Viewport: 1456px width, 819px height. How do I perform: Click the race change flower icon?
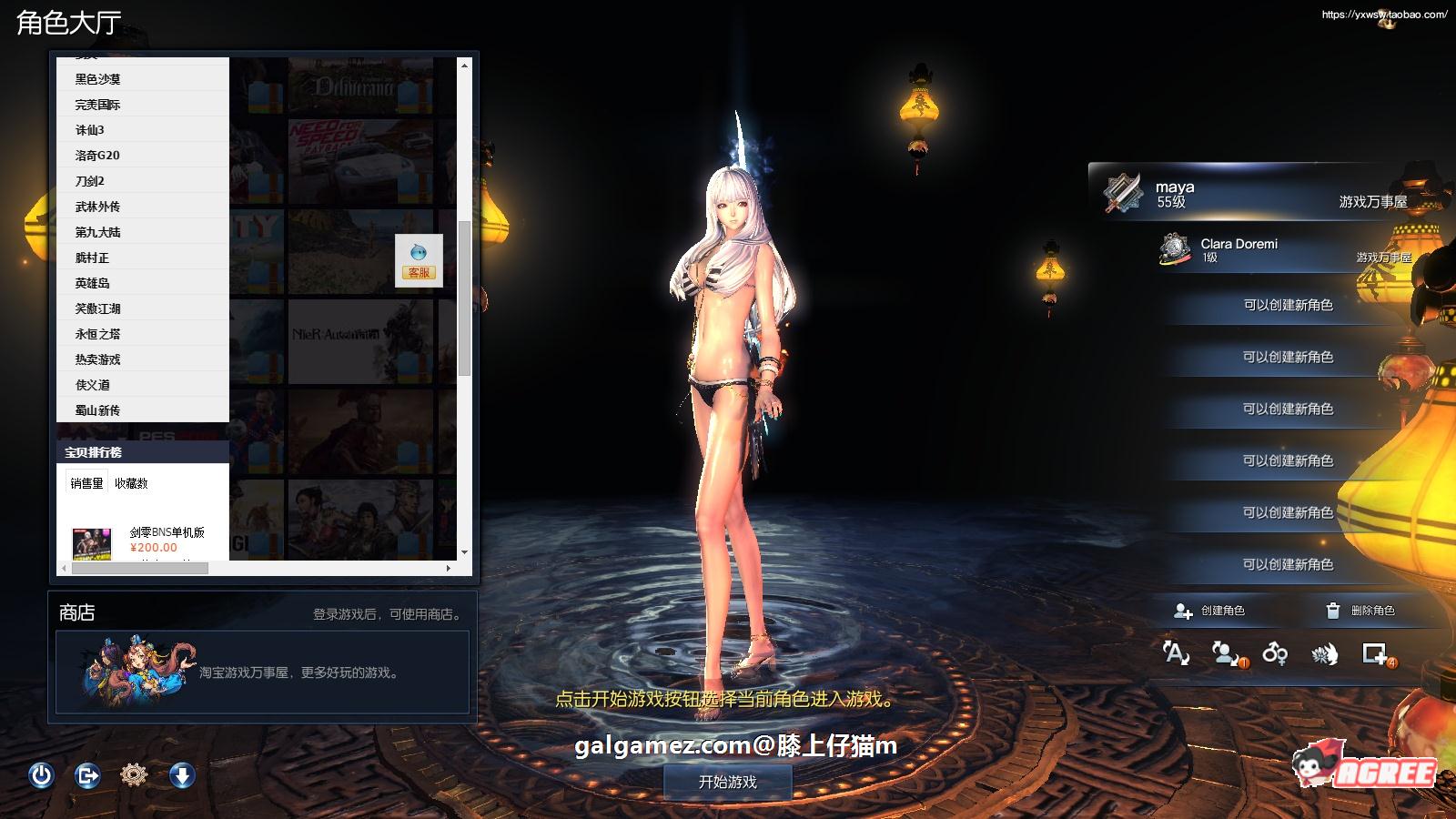[x=1322, y=653]
